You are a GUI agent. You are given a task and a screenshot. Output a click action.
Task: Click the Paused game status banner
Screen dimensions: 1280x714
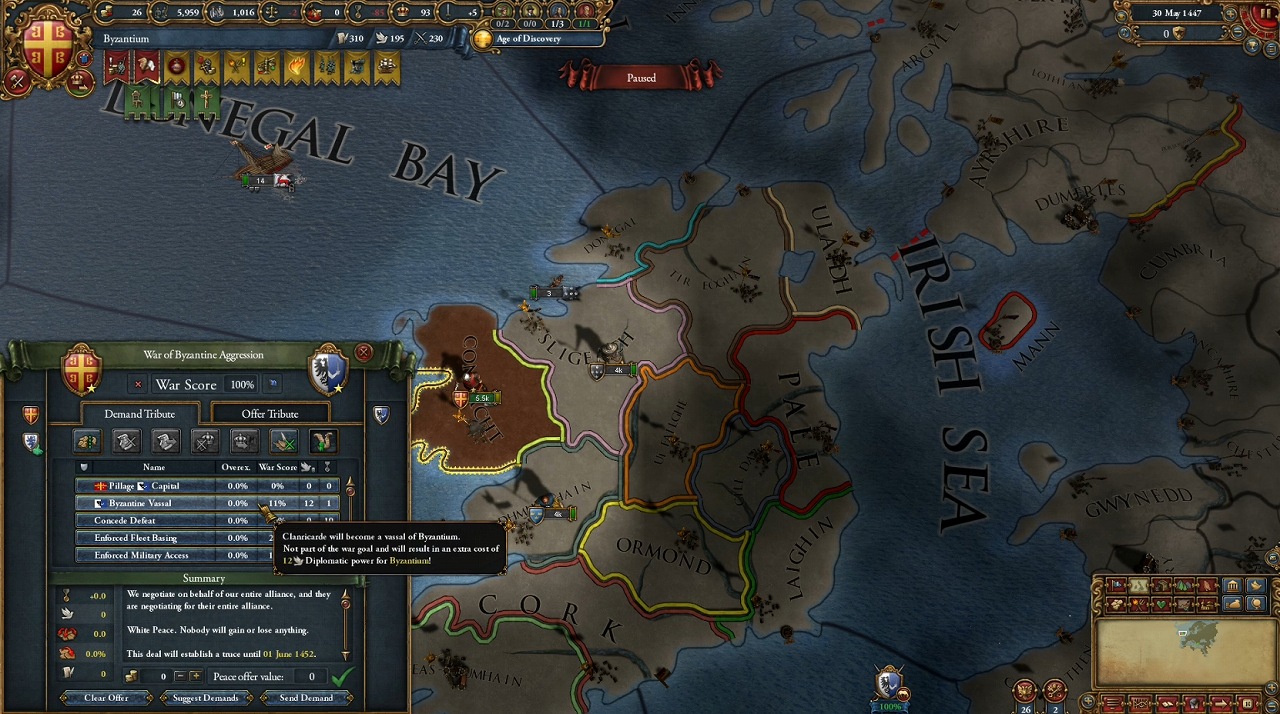(641, 77)
